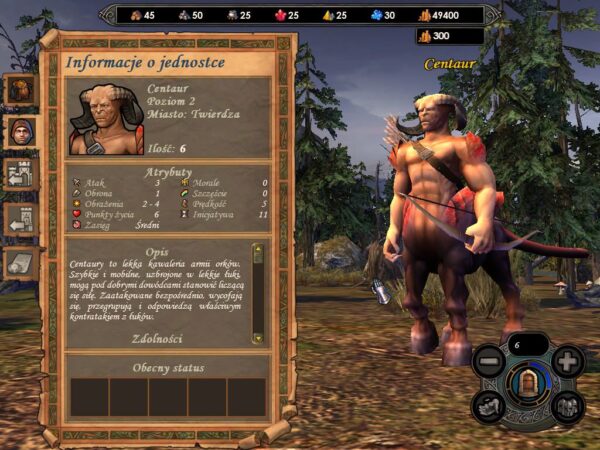Viewport: 600px width, 450px height.
Task: Decrease recruit amount with the minus button
Action: [x=489, y=360]
